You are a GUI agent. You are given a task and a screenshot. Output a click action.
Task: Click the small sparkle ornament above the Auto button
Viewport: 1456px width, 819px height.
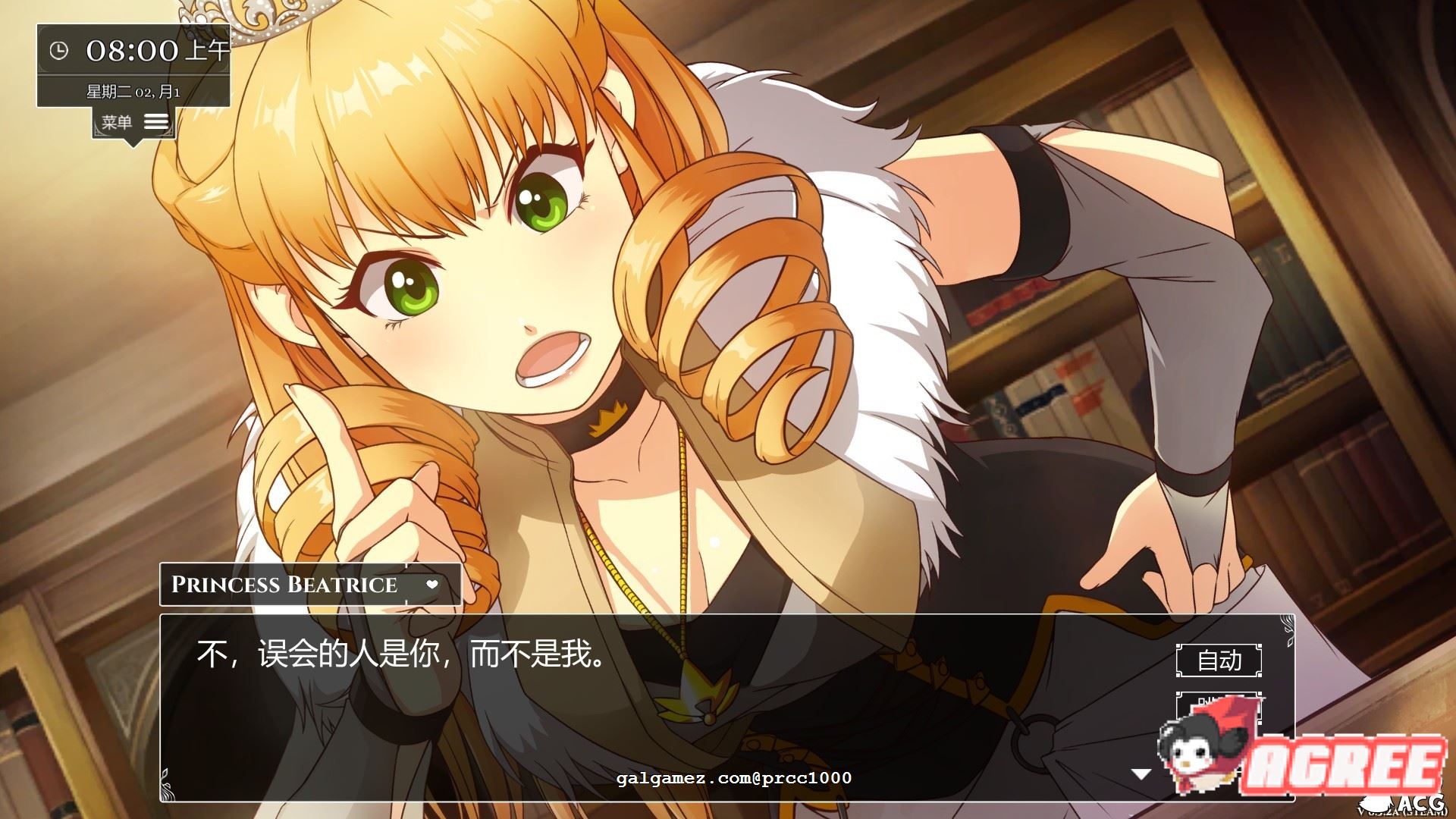tap(1288, 631)
